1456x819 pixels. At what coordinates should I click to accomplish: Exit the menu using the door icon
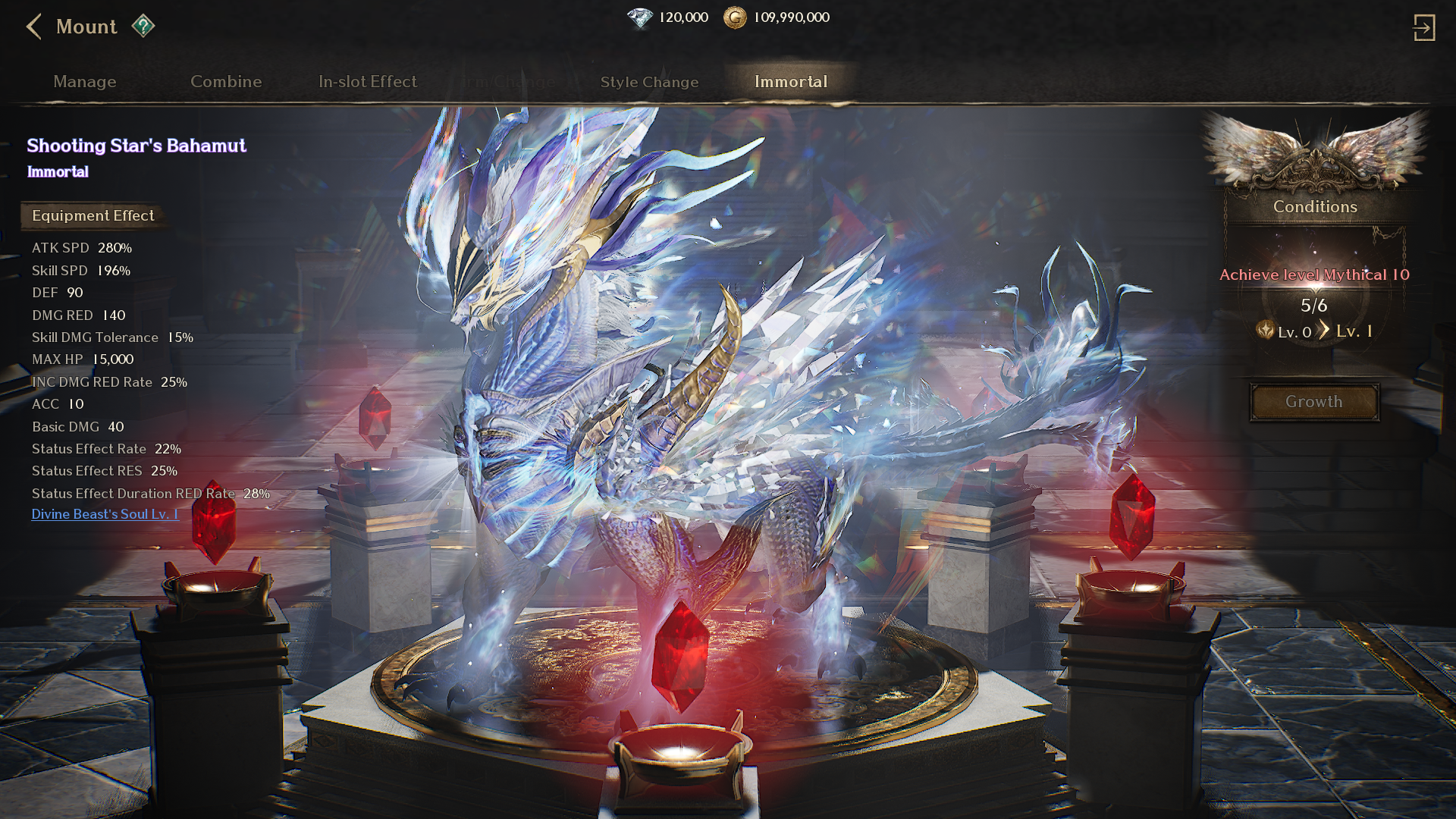tap(1423, 28)
